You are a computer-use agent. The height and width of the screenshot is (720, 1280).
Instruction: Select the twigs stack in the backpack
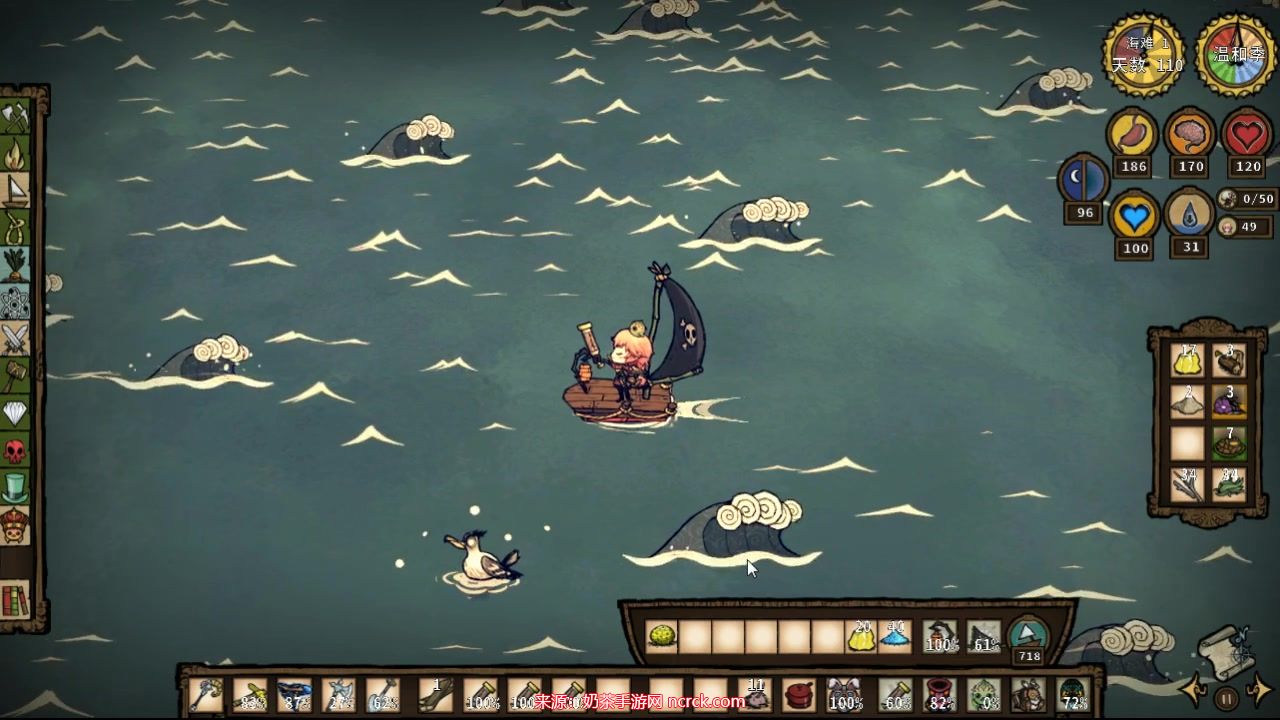click(1187, 485)
